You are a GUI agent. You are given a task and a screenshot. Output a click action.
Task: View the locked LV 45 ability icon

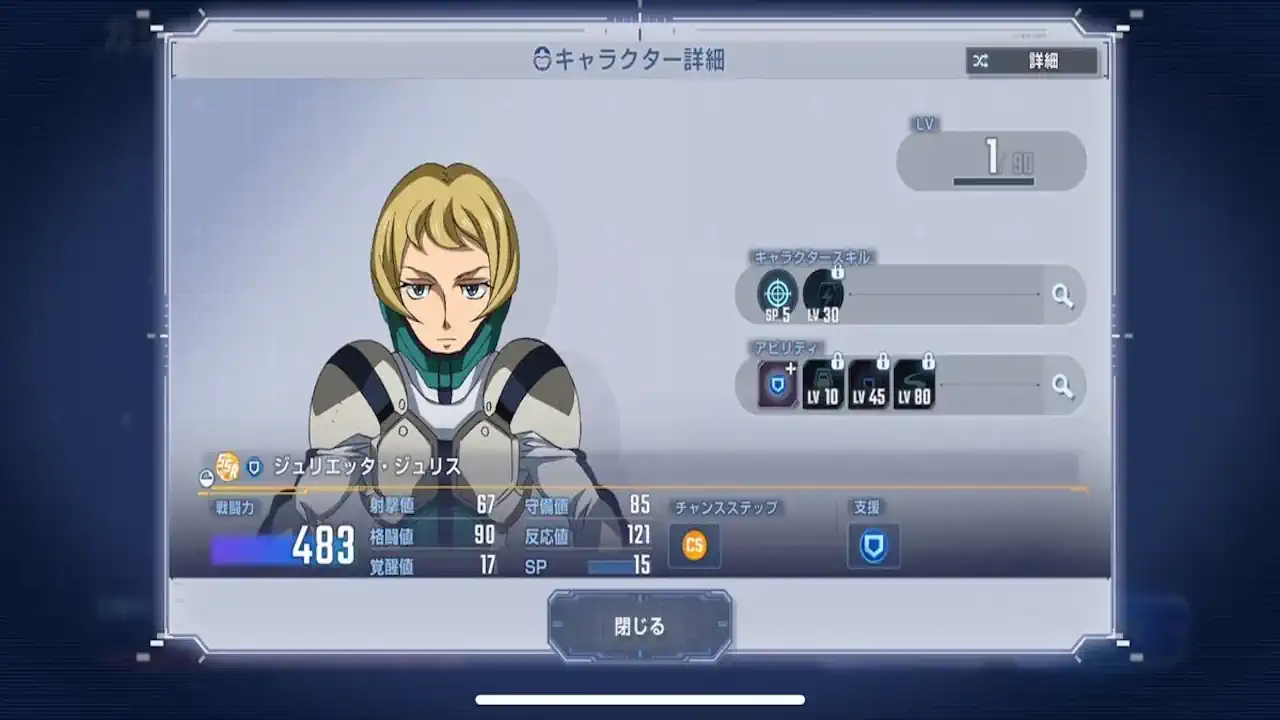(x=869, y=383)
